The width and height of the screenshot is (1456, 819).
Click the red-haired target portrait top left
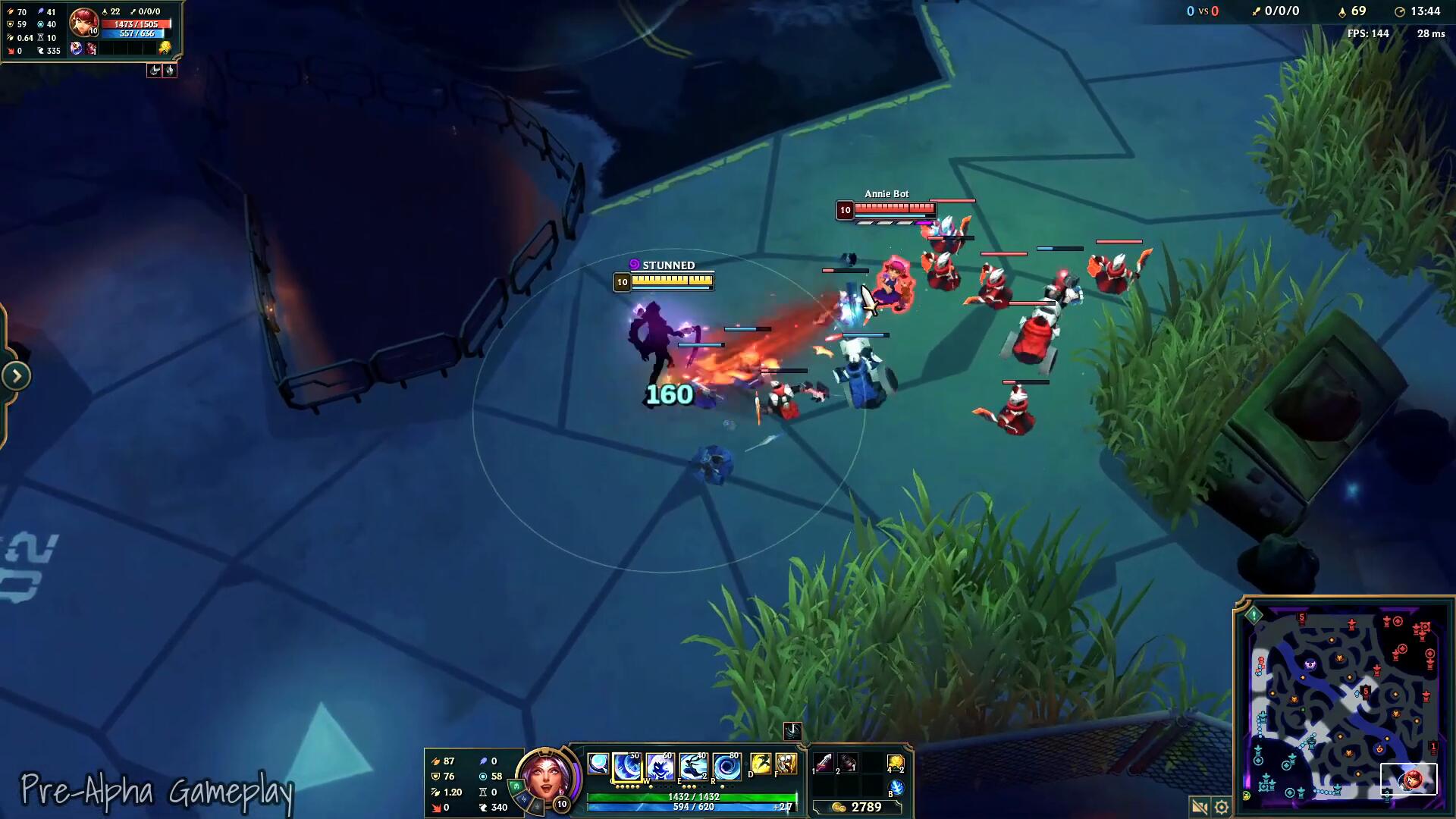pyautogui.click(x=83, y=23)
